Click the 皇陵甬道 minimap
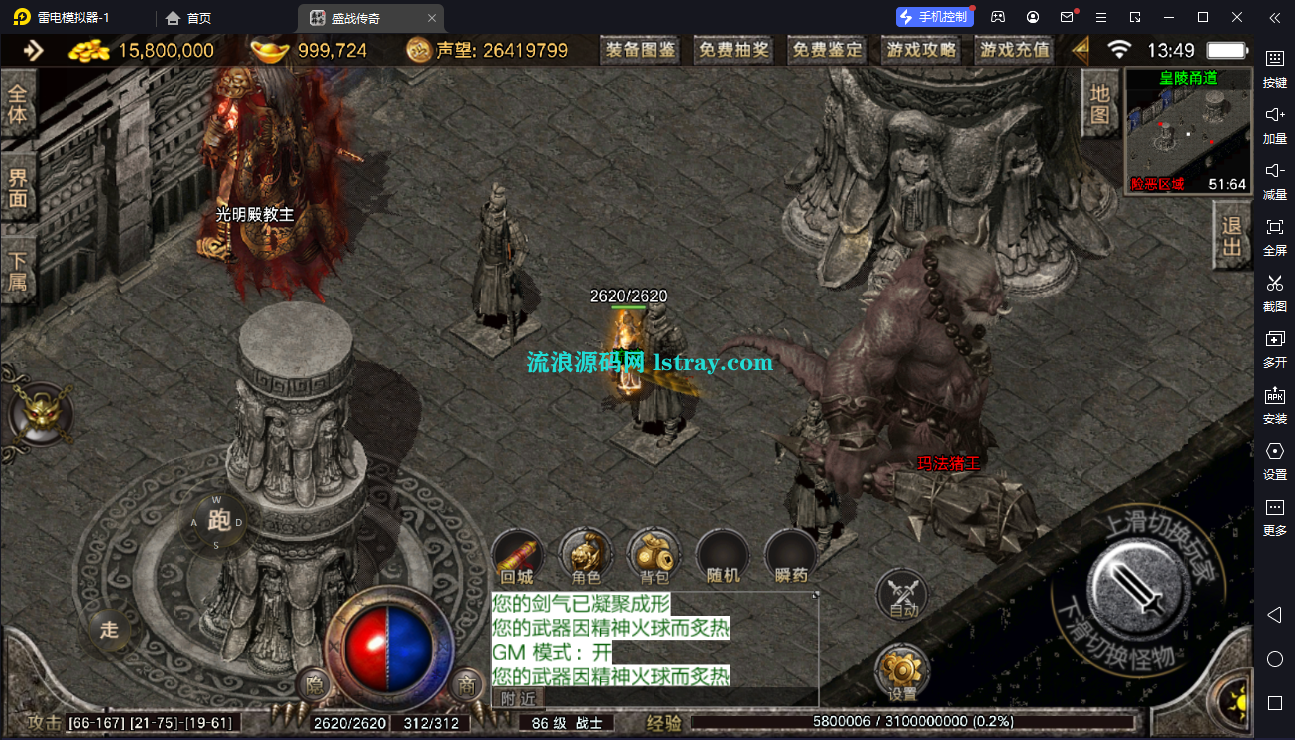1295x740 pixels. pyautogui.click(x=1188, y=130)
